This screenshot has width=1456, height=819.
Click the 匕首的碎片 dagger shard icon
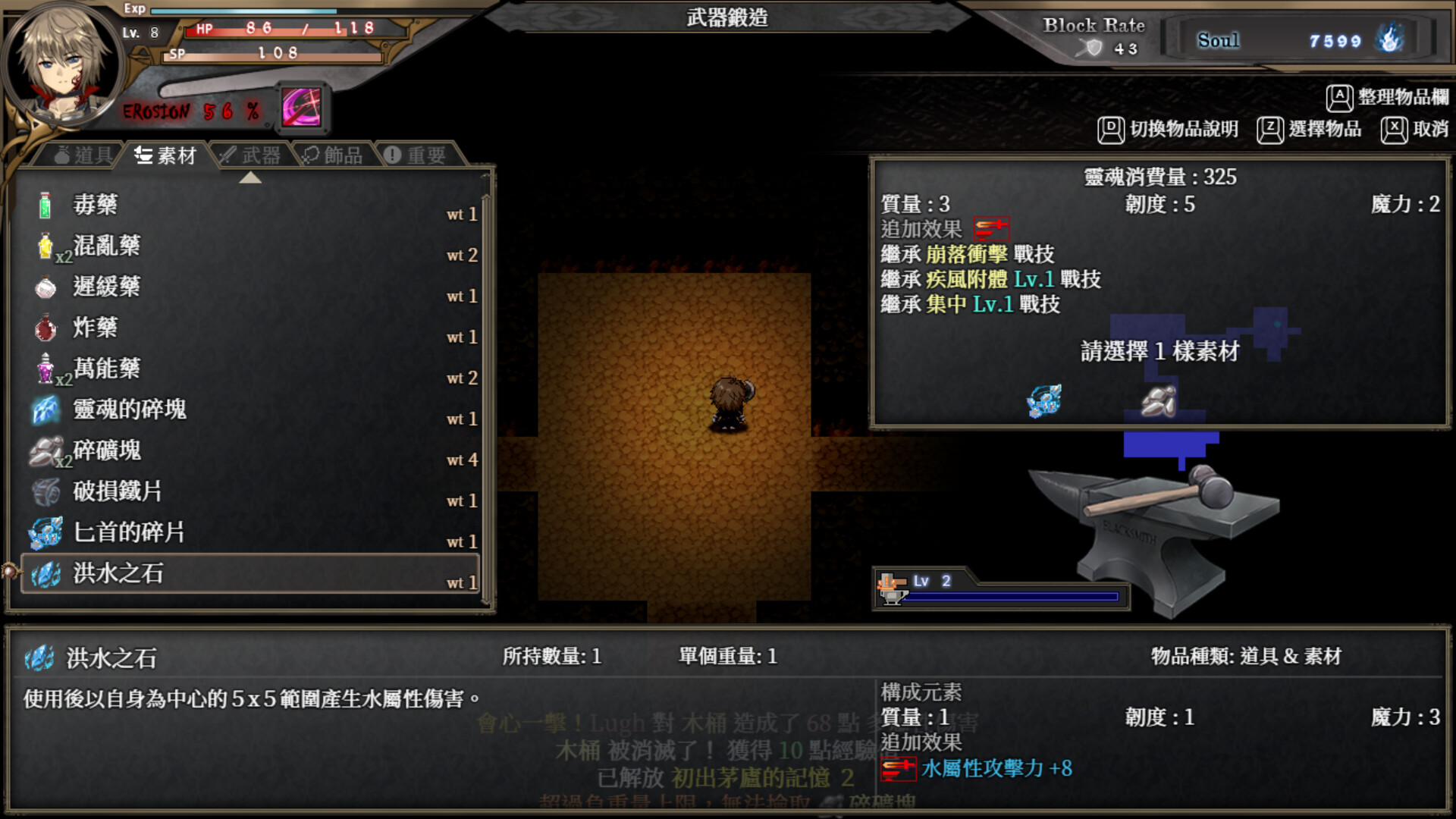click(x=45, y=531)
